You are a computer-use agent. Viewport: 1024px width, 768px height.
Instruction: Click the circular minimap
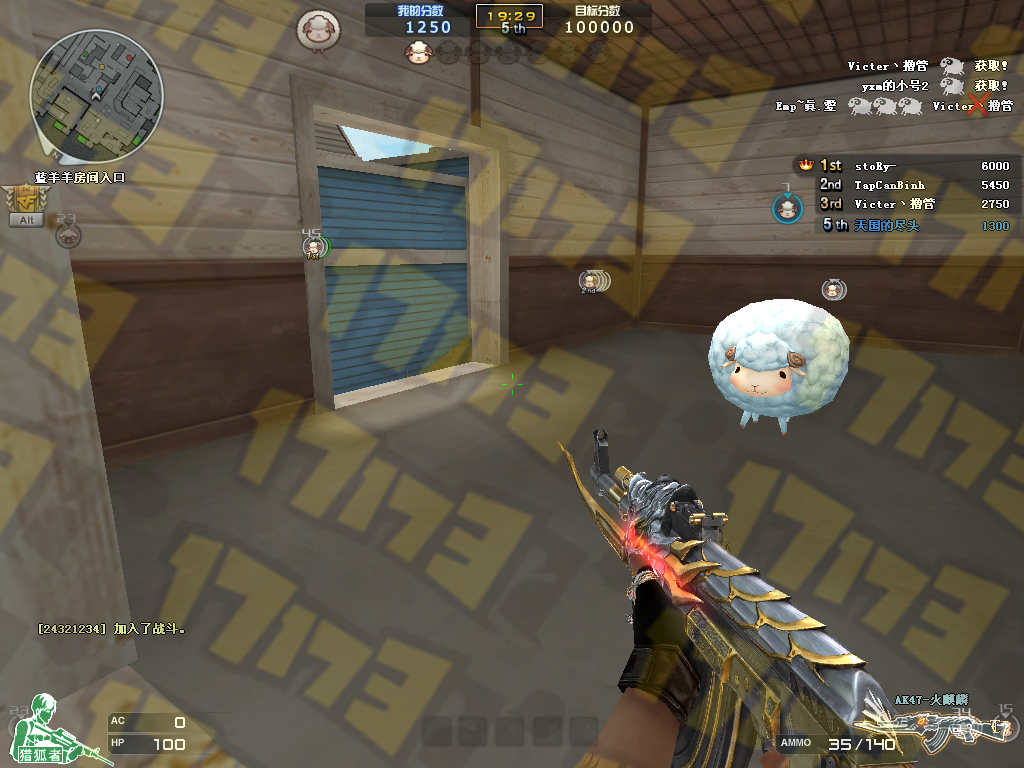pos(96,96)
